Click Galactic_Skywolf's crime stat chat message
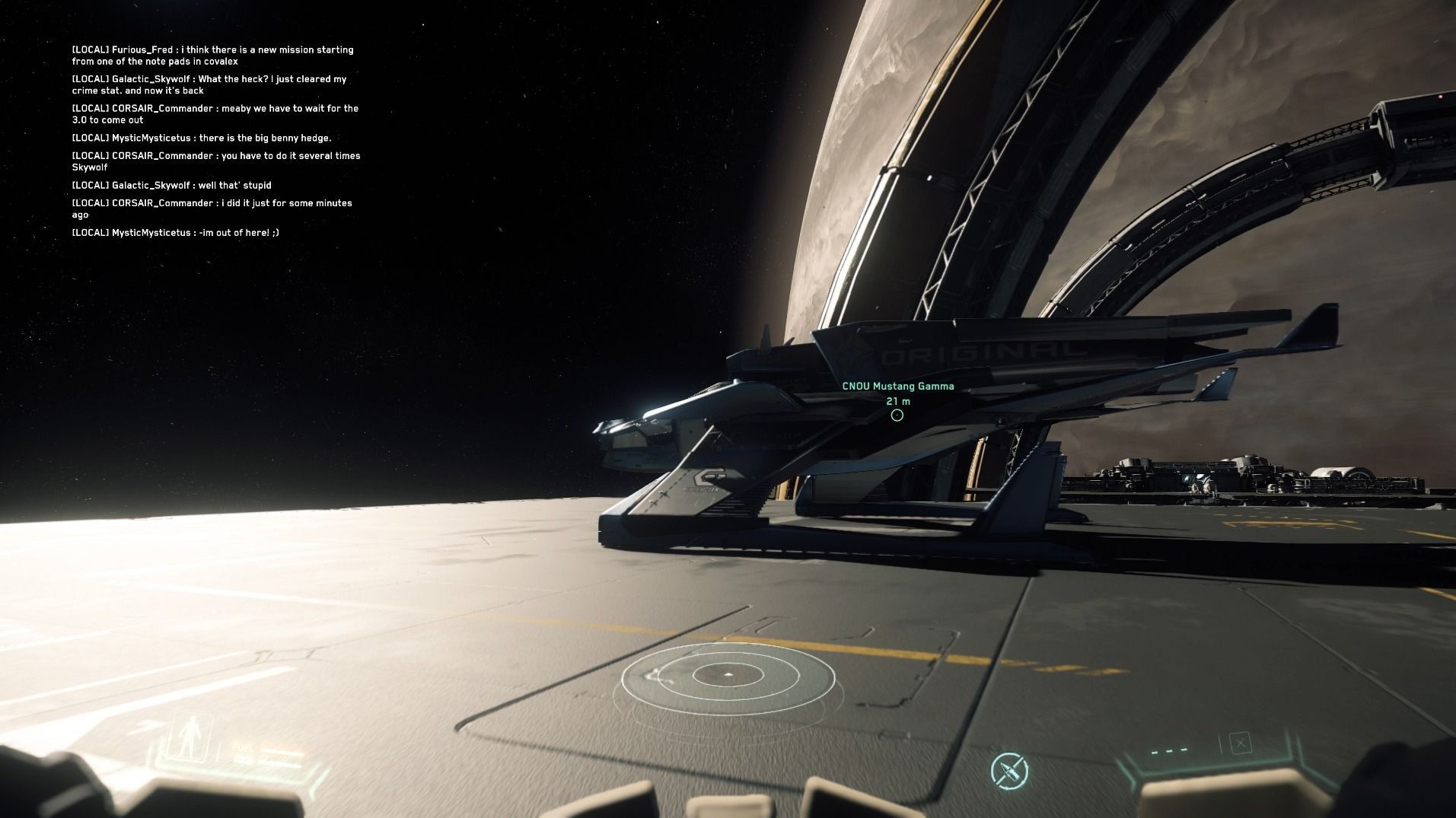The height and width of the screenshot is (818, 1456). 209,84
